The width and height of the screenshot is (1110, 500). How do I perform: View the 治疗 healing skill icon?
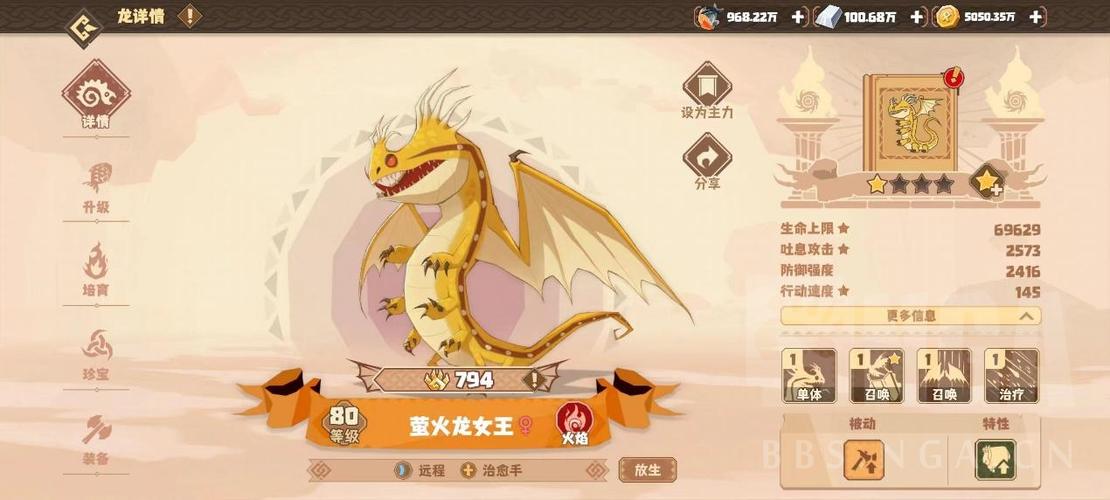[x=1012, y=375]
